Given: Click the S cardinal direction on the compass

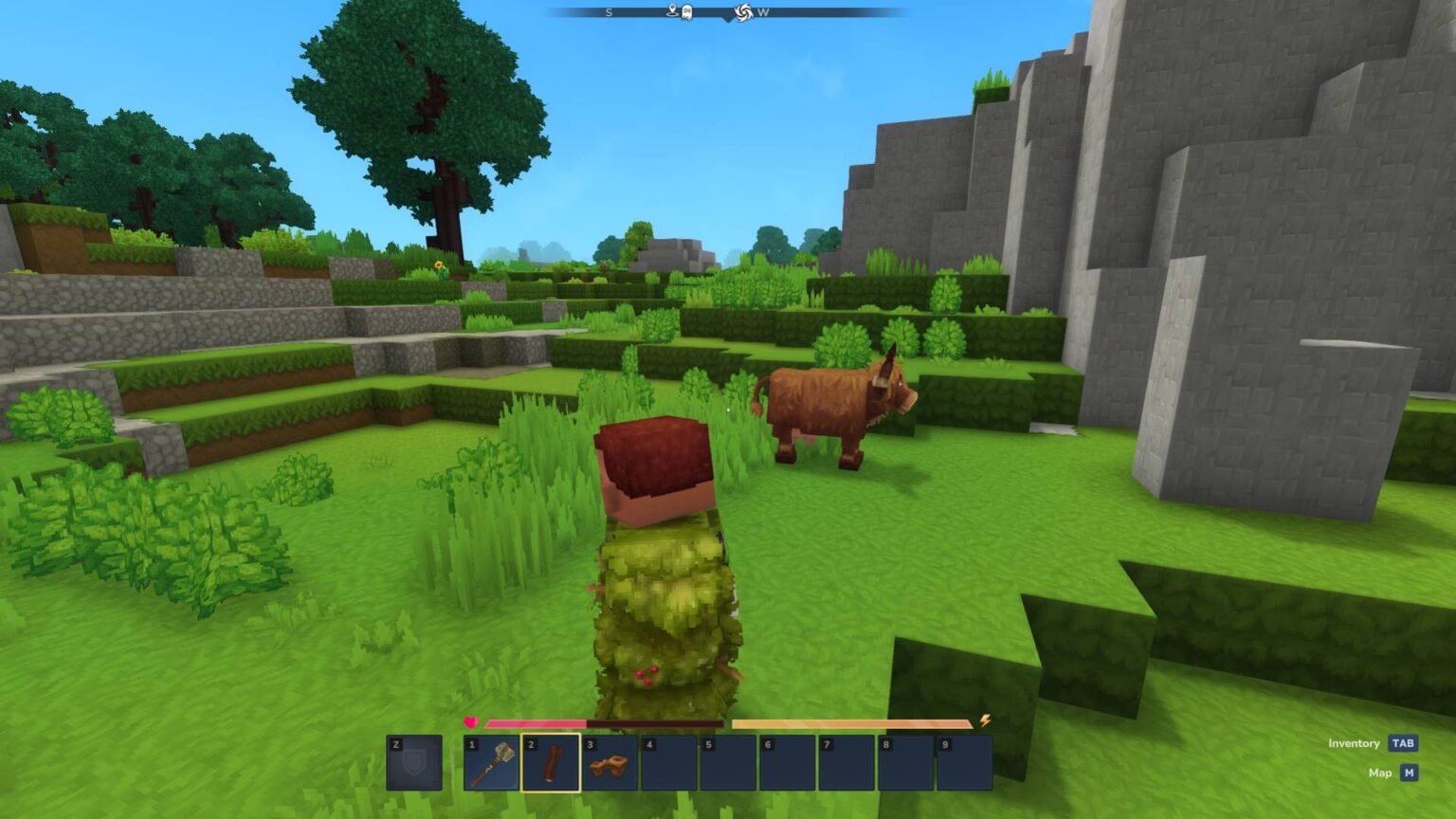Looking at the screenshot, I should 610,12.
